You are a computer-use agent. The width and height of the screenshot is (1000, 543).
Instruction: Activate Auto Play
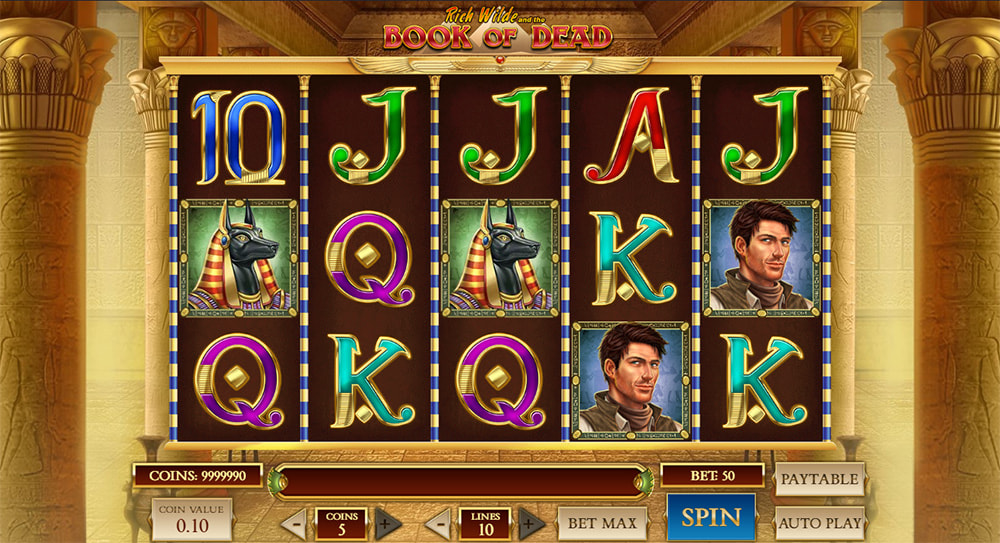[819, 522]
